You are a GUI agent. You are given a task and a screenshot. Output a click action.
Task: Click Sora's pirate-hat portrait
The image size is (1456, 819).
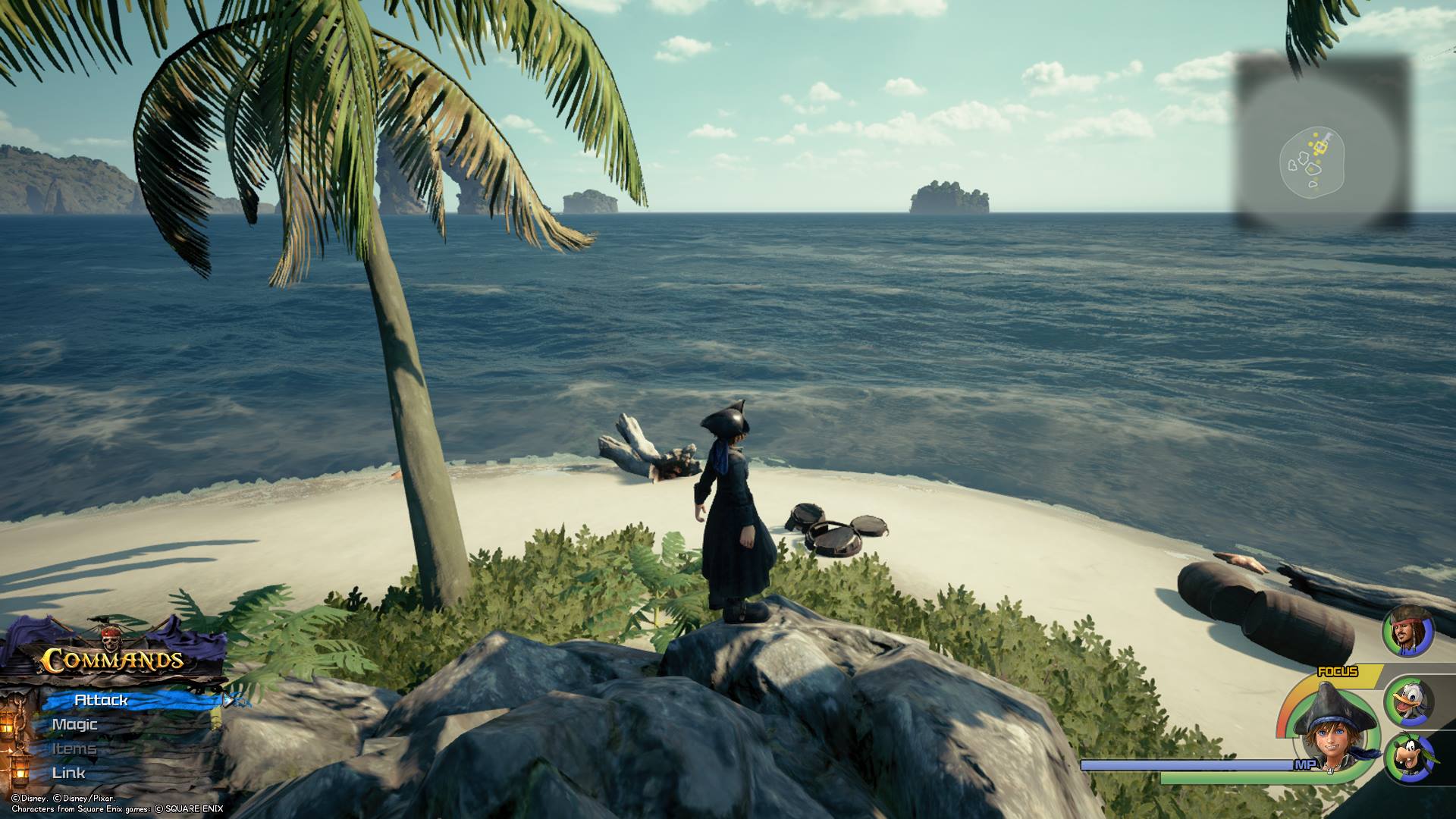tap(1334, 731)
